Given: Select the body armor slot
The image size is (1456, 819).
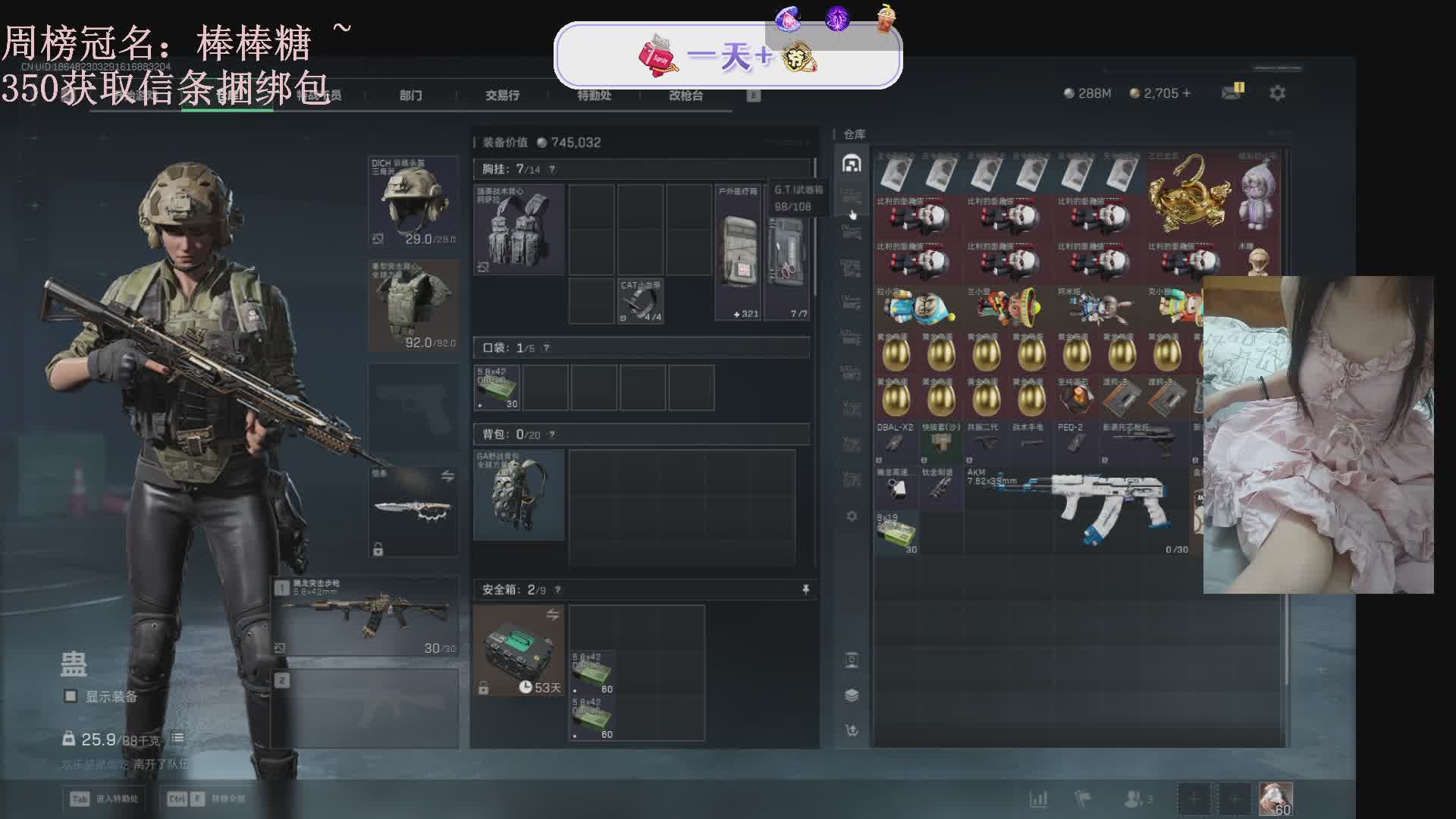Looking at the screenshot, I should (x=413, y=305).
